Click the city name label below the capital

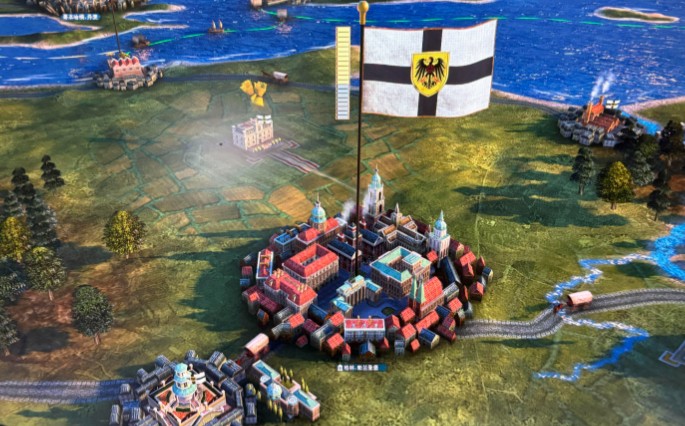[361, 367]
